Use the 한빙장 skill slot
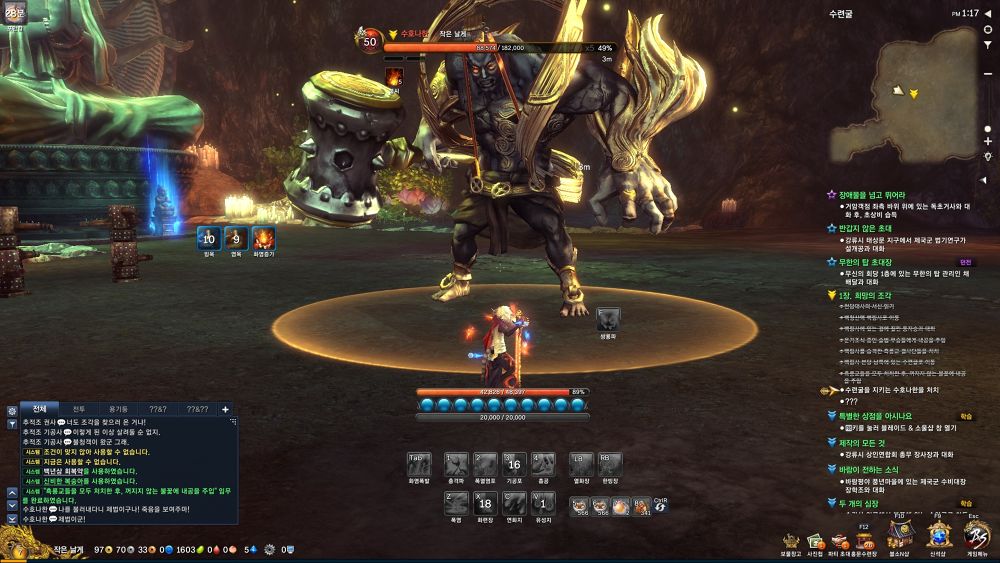This screenshot has width=1000, height=563. coord(610,464)
